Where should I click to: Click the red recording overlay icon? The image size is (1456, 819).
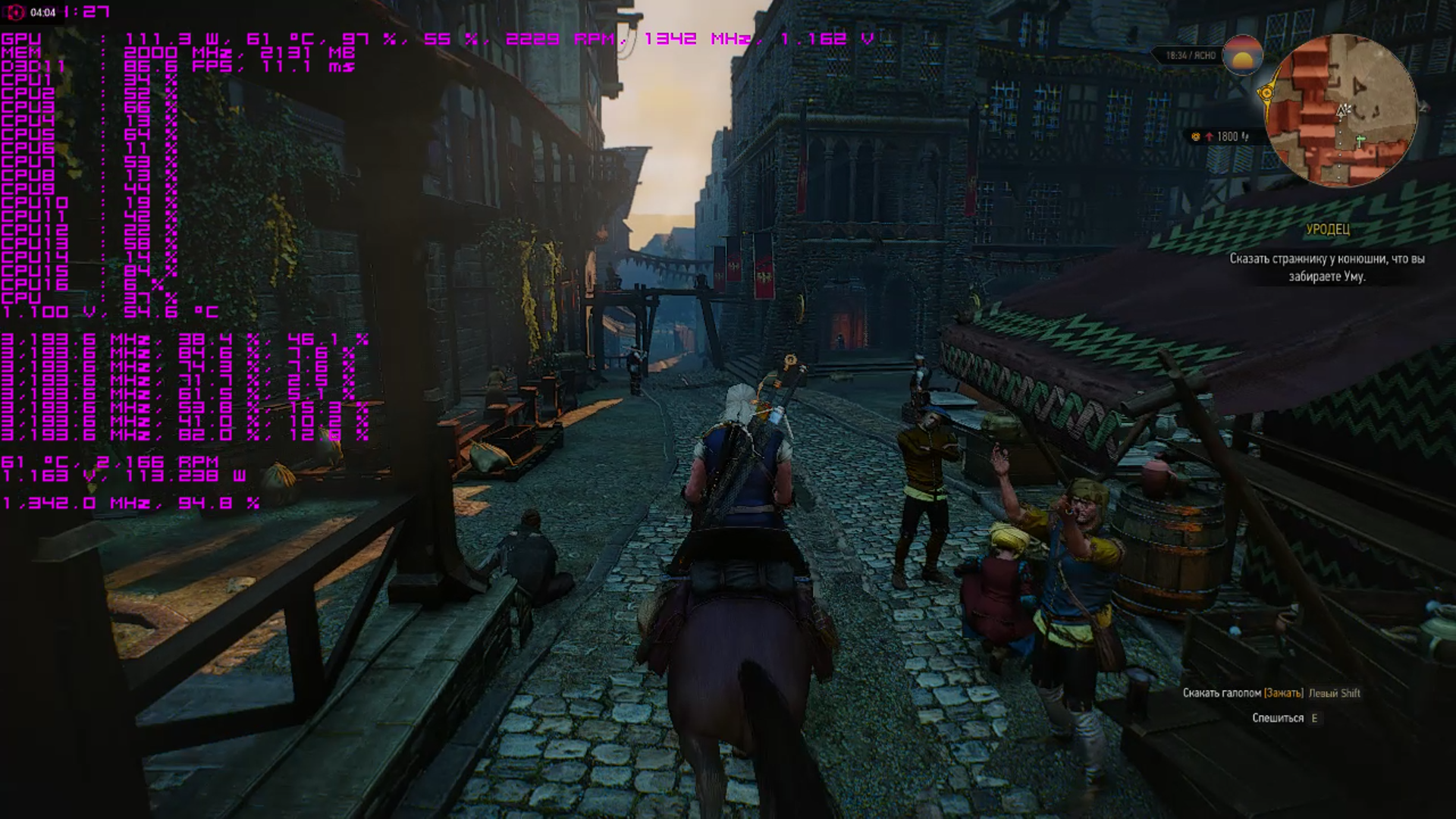click(15, 12)
